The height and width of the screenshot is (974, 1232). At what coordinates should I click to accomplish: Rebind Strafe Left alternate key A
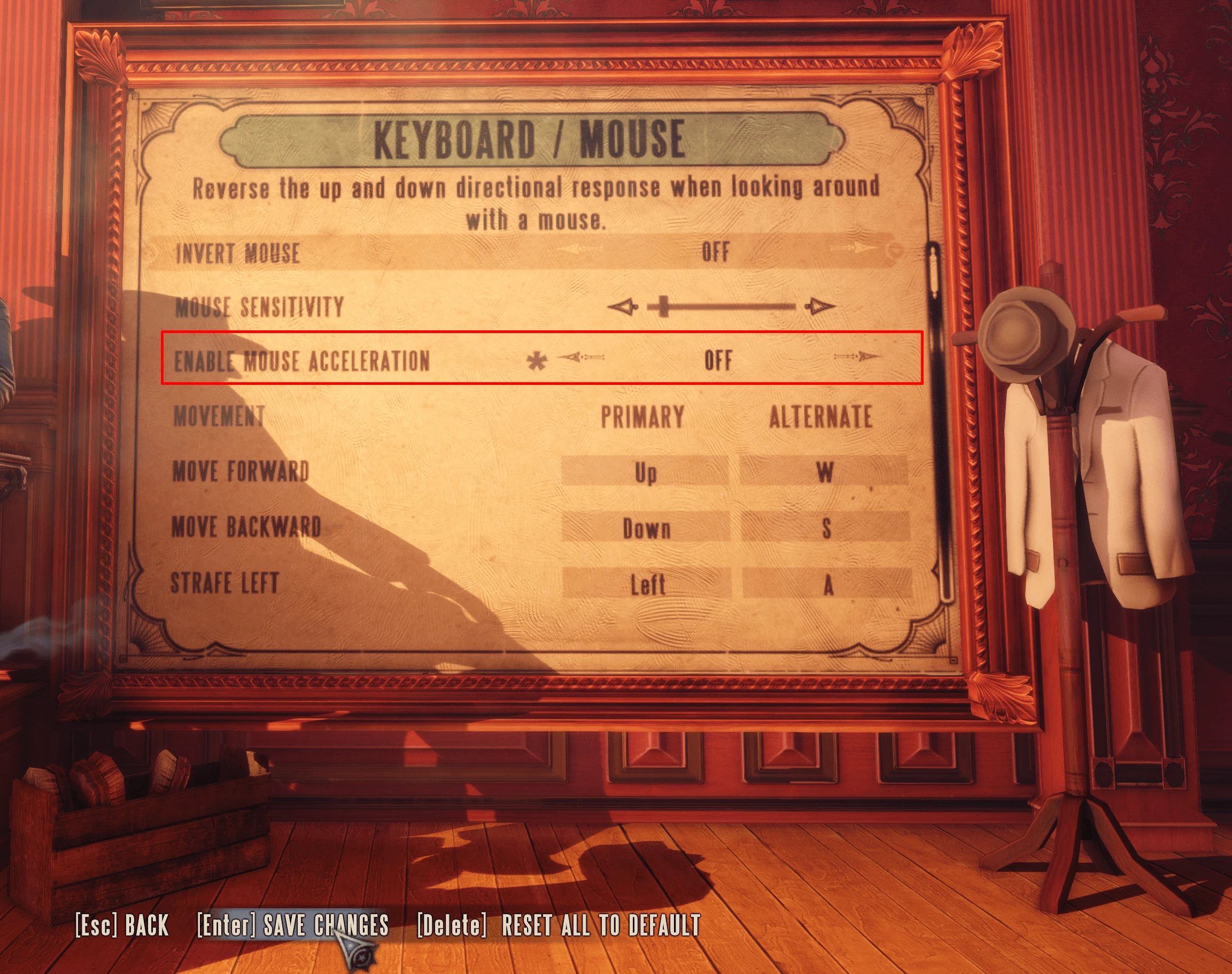pos(827,584)
